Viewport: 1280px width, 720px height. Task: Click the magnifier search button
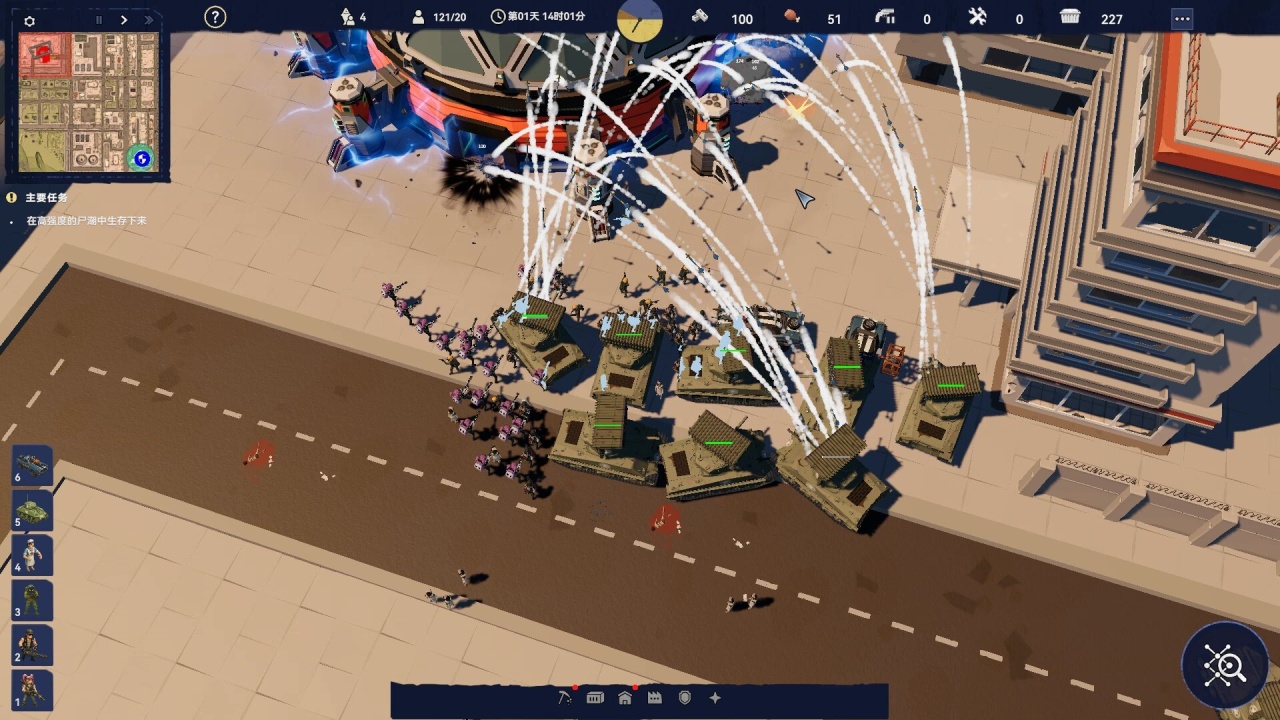(1225, 666)
